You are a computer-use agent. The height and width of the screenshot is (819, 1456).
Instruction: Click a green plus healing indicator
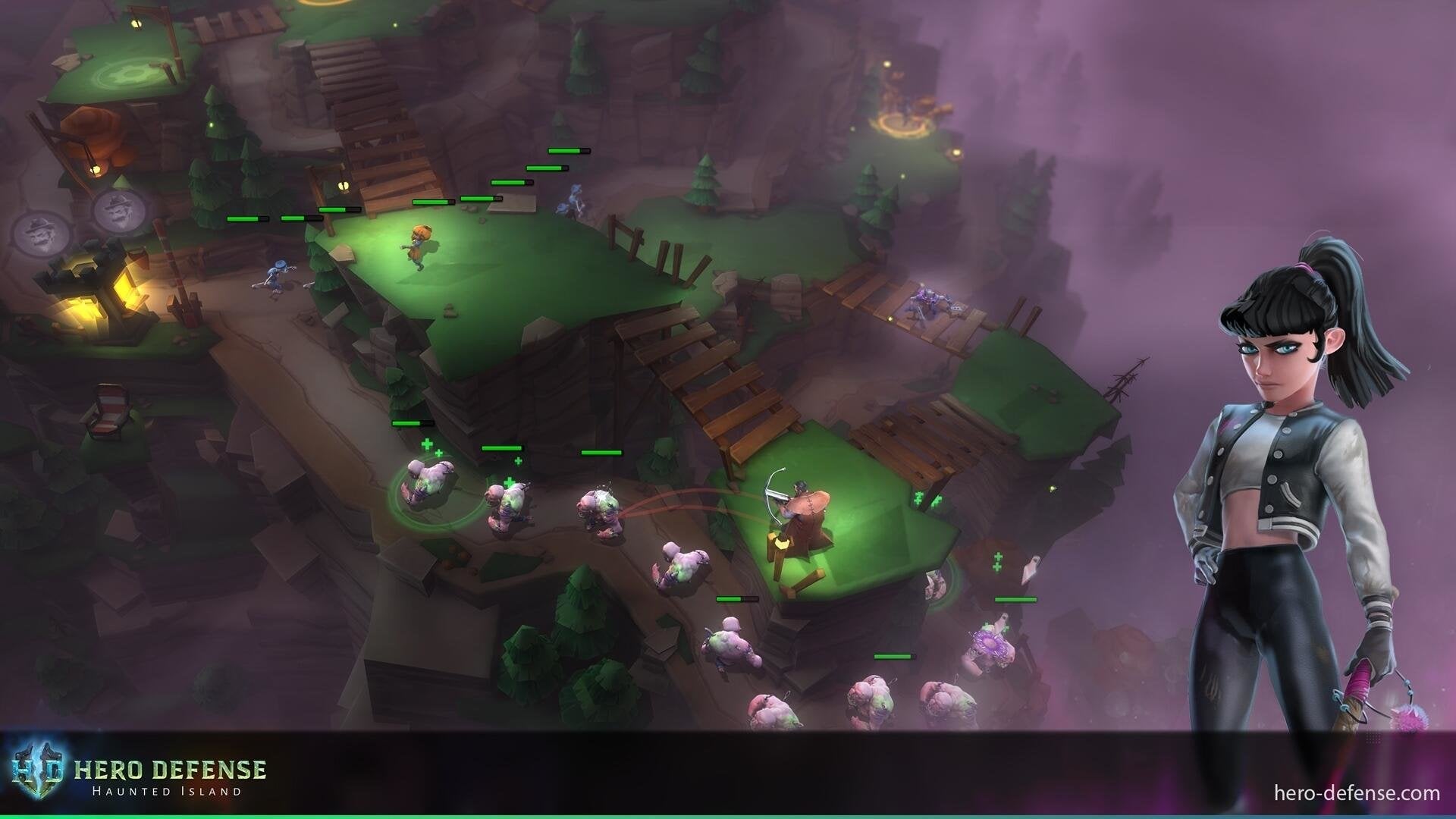pos(426,444)
